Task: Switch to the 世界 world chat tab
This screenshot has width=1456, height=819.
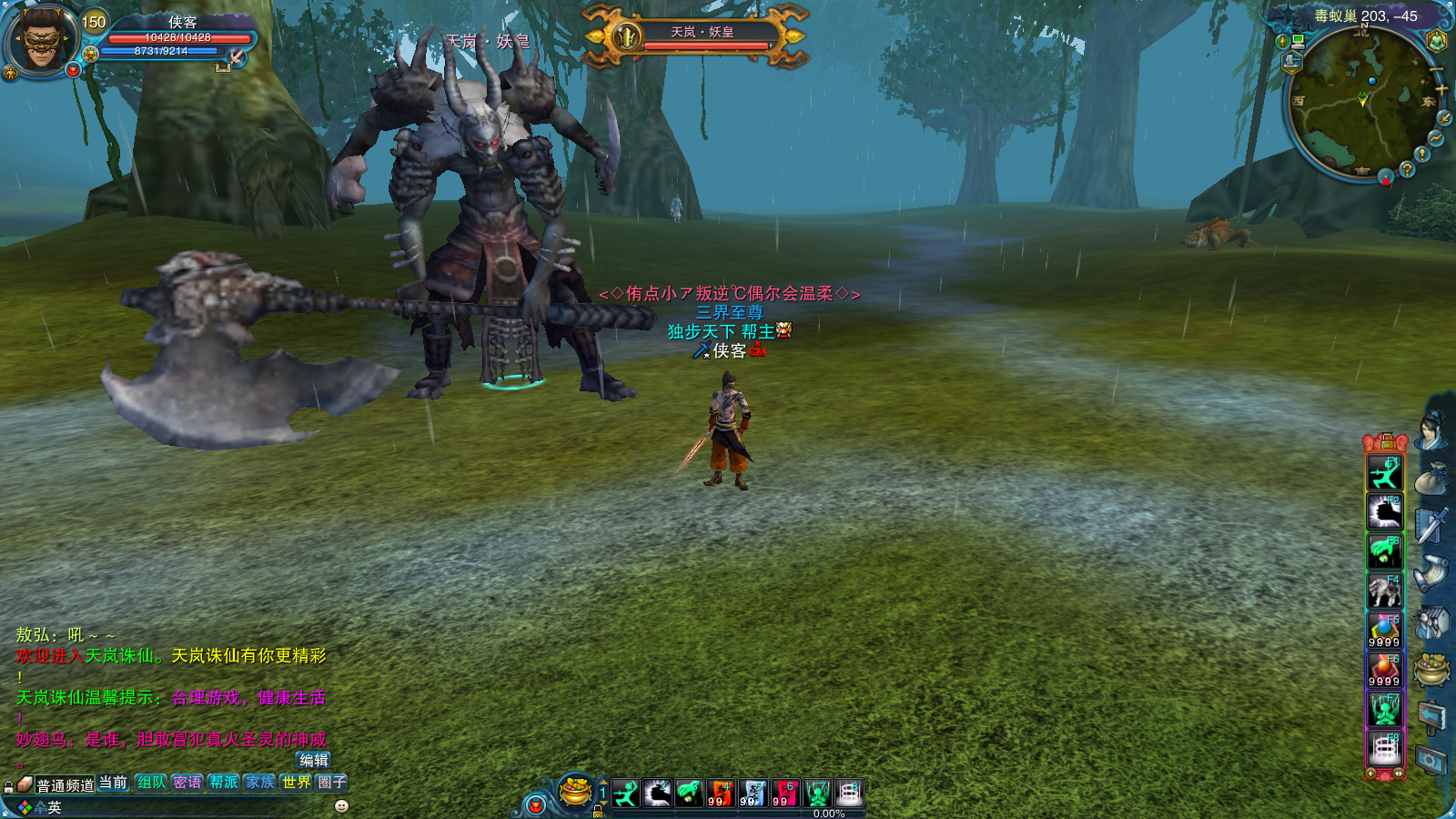Action: tap(296, 783)
